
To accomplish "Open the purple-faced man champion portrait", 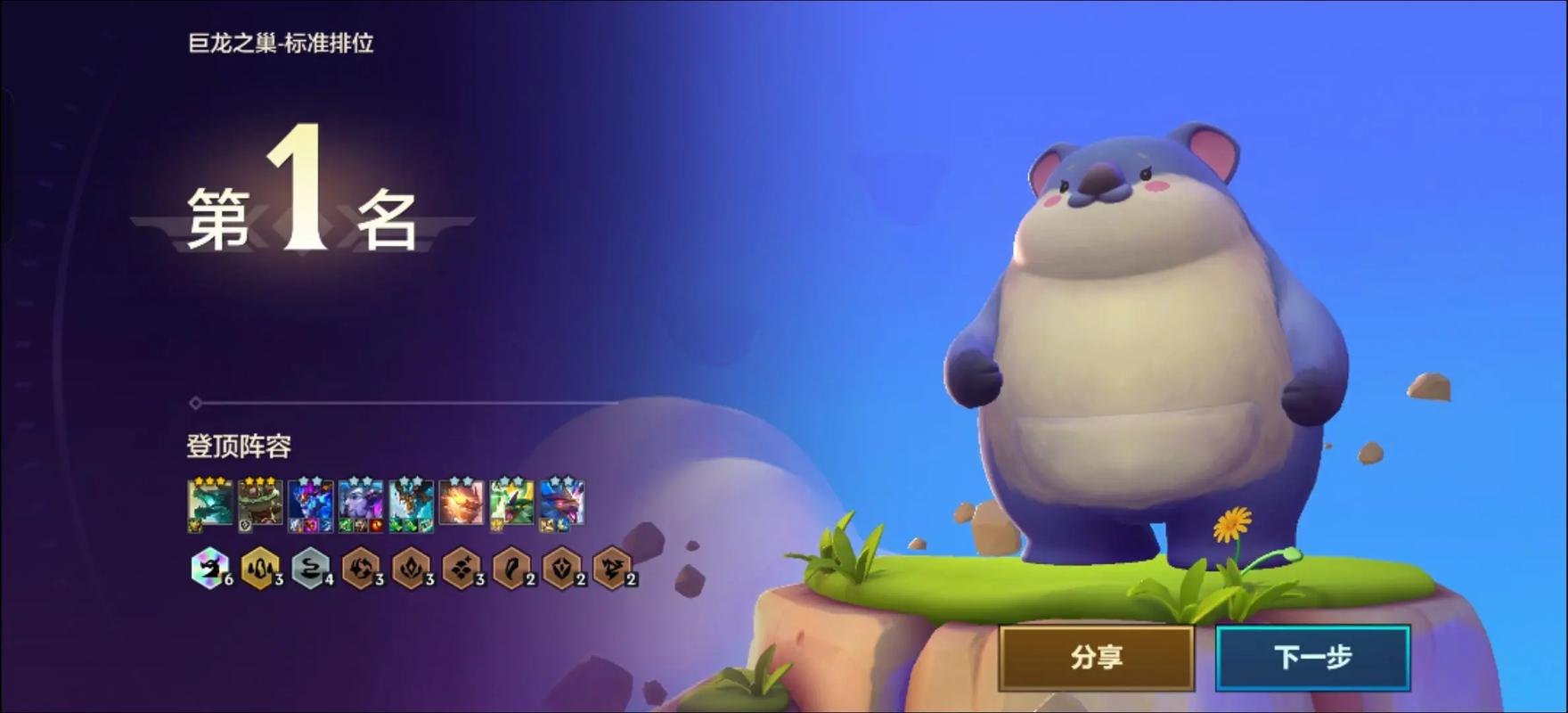I will 361,504.
